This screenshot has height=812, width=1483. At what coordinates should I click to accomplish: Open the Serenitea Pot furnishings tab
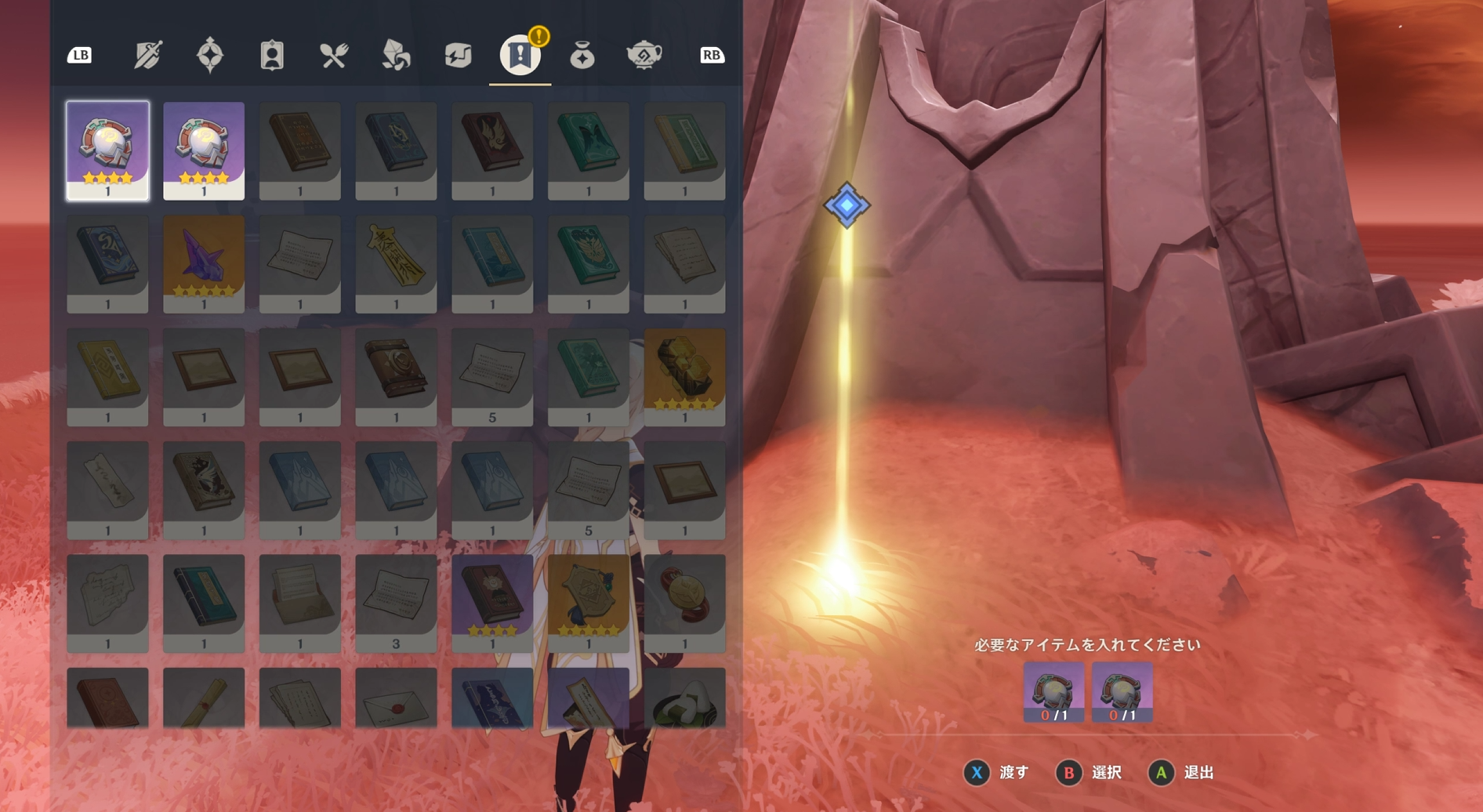coord(643,55)
